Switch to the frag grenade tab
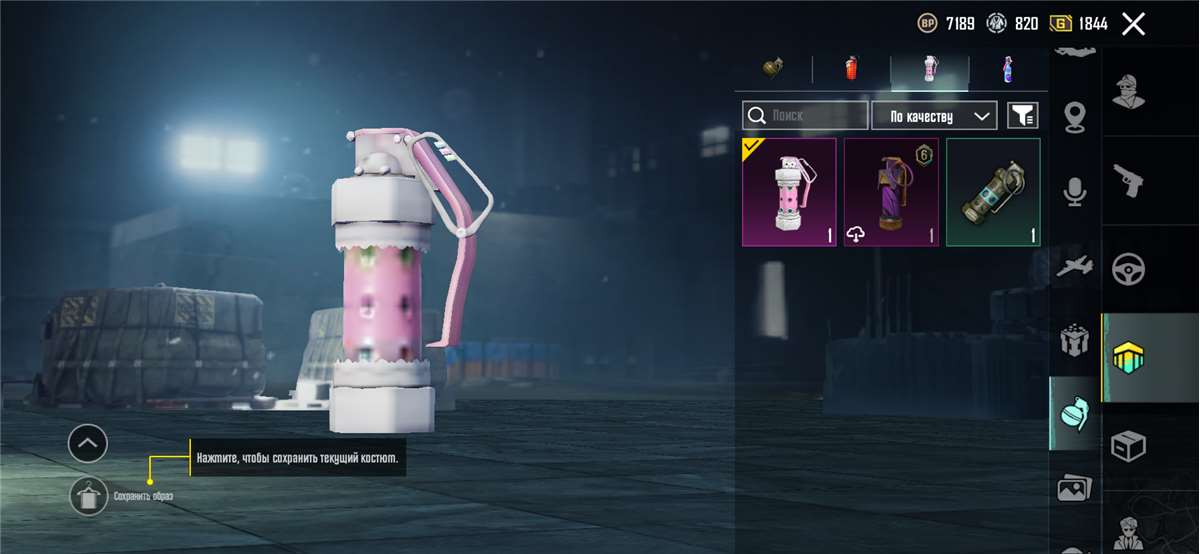 click(x=772, y=68)
